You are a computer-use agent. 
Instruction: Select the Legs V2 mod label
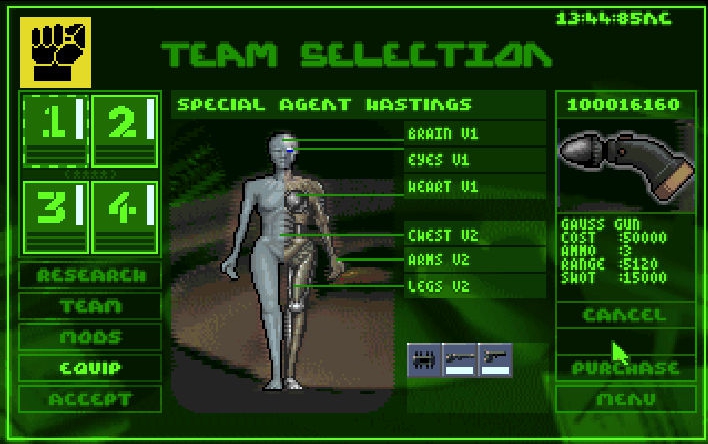click(x=476, y=286)
